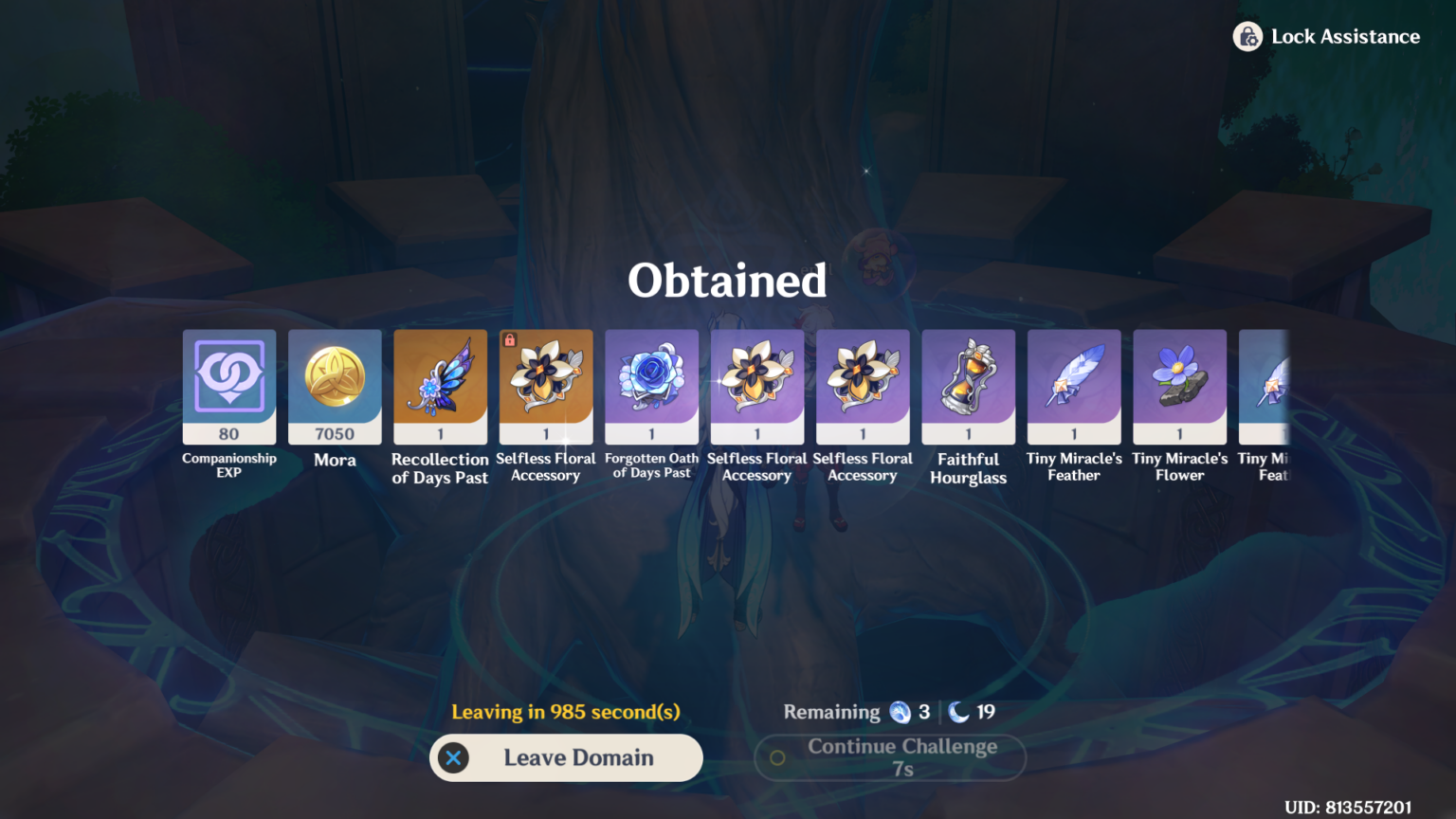
Task: Click the Condensed Resin icon beside Remaining
Action: tap(899, 712)
